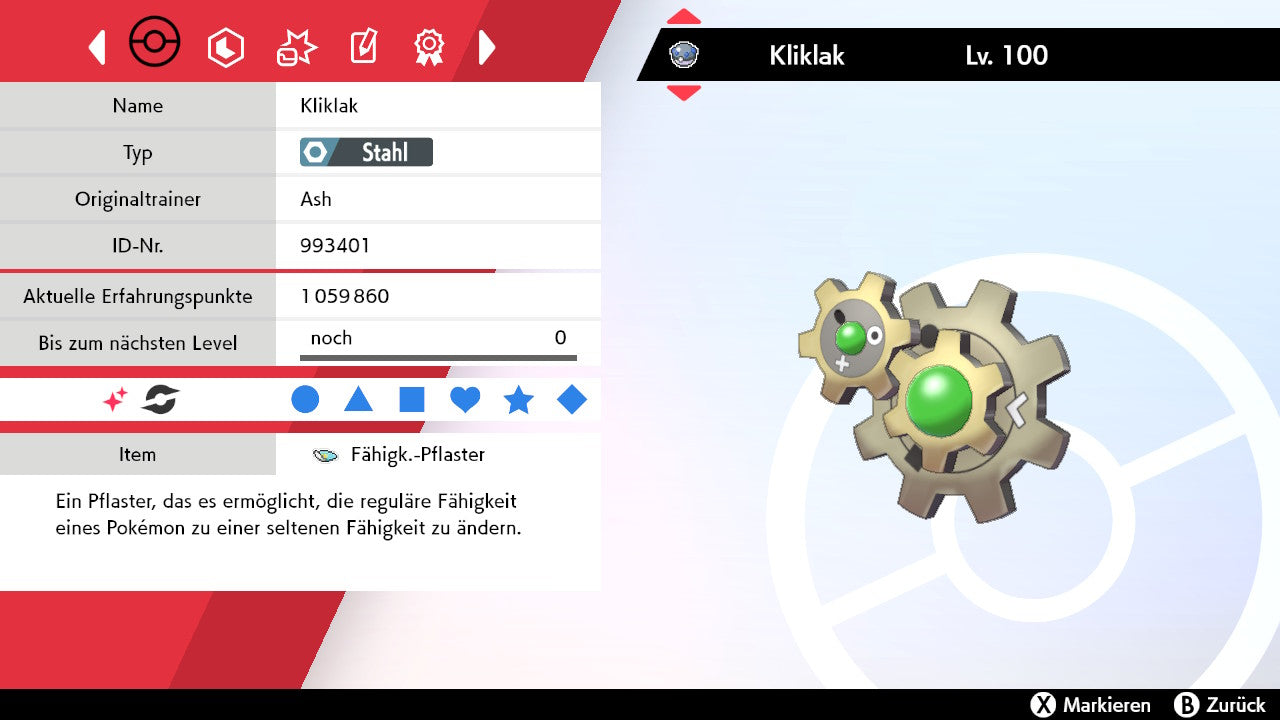Toggle the blue star marking
This screenshot has height=720, width=1280.
[518, 400]
